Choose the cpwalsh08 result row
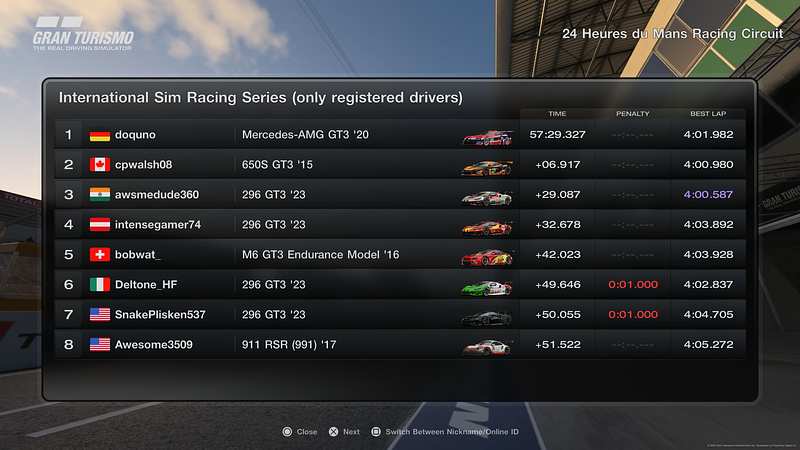This screenshot has width=800, height=450. click(x=400, y=165)
